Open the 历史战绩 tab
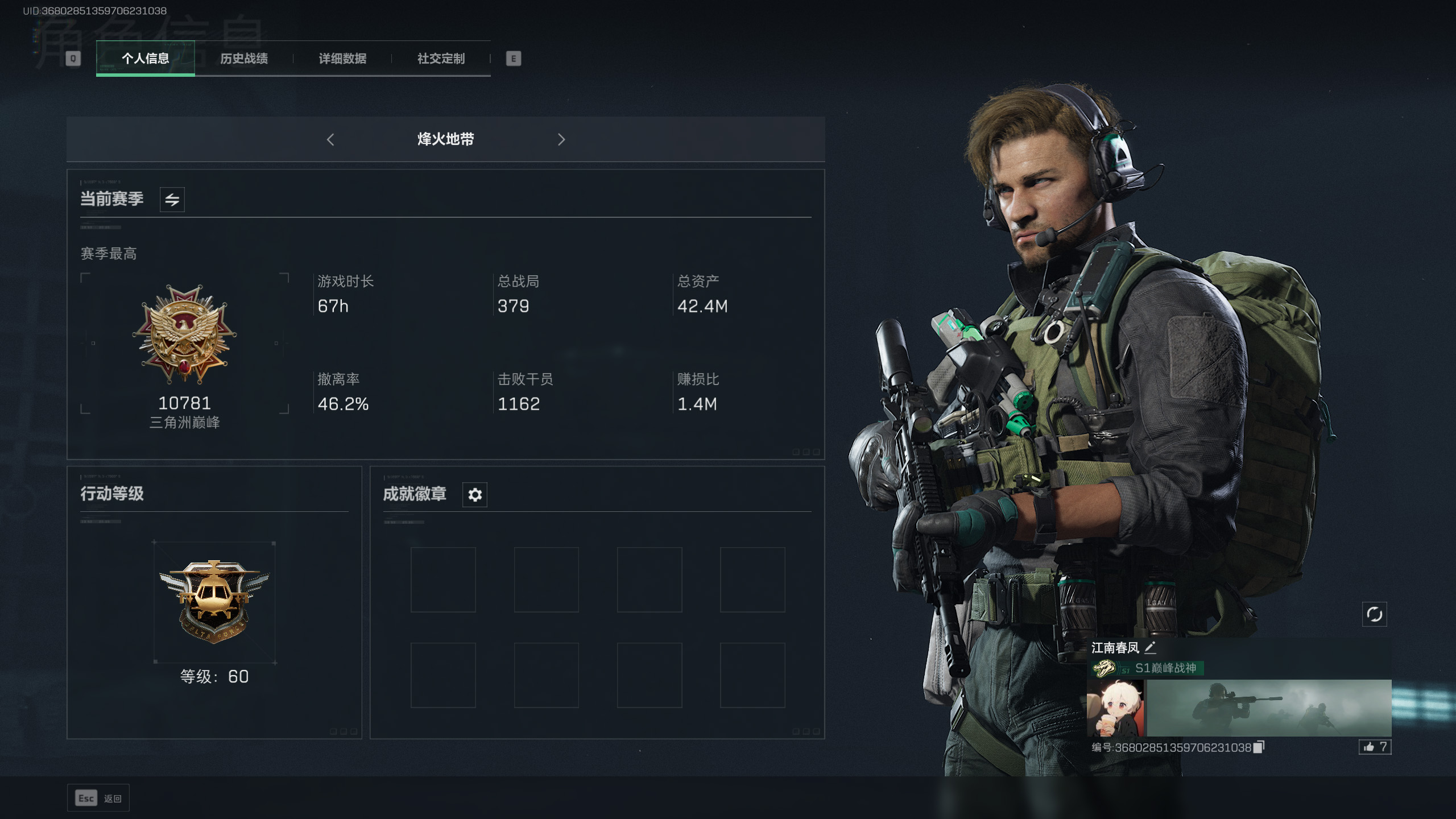 pyautogui.click(x=244, y=59)
